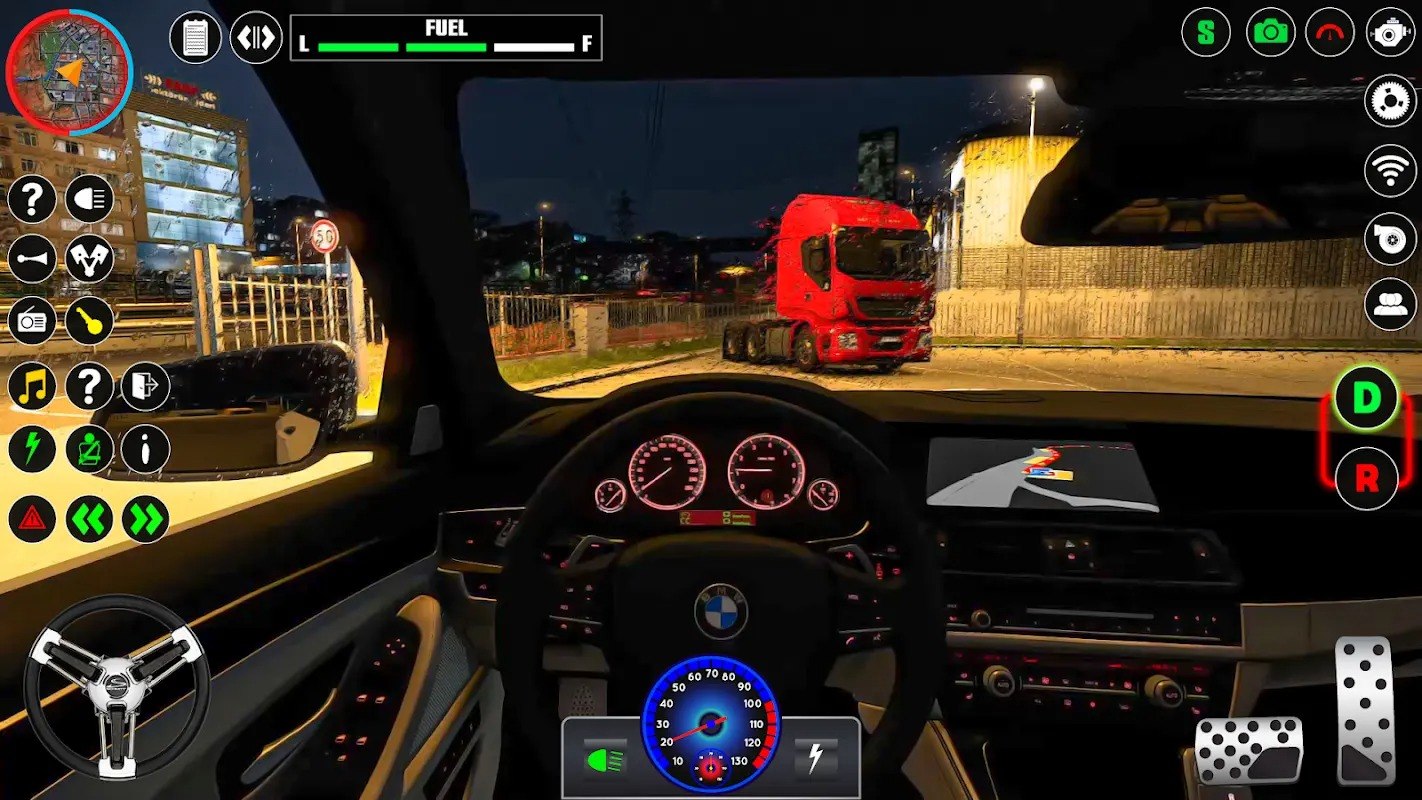Click the green S button

1206,32
